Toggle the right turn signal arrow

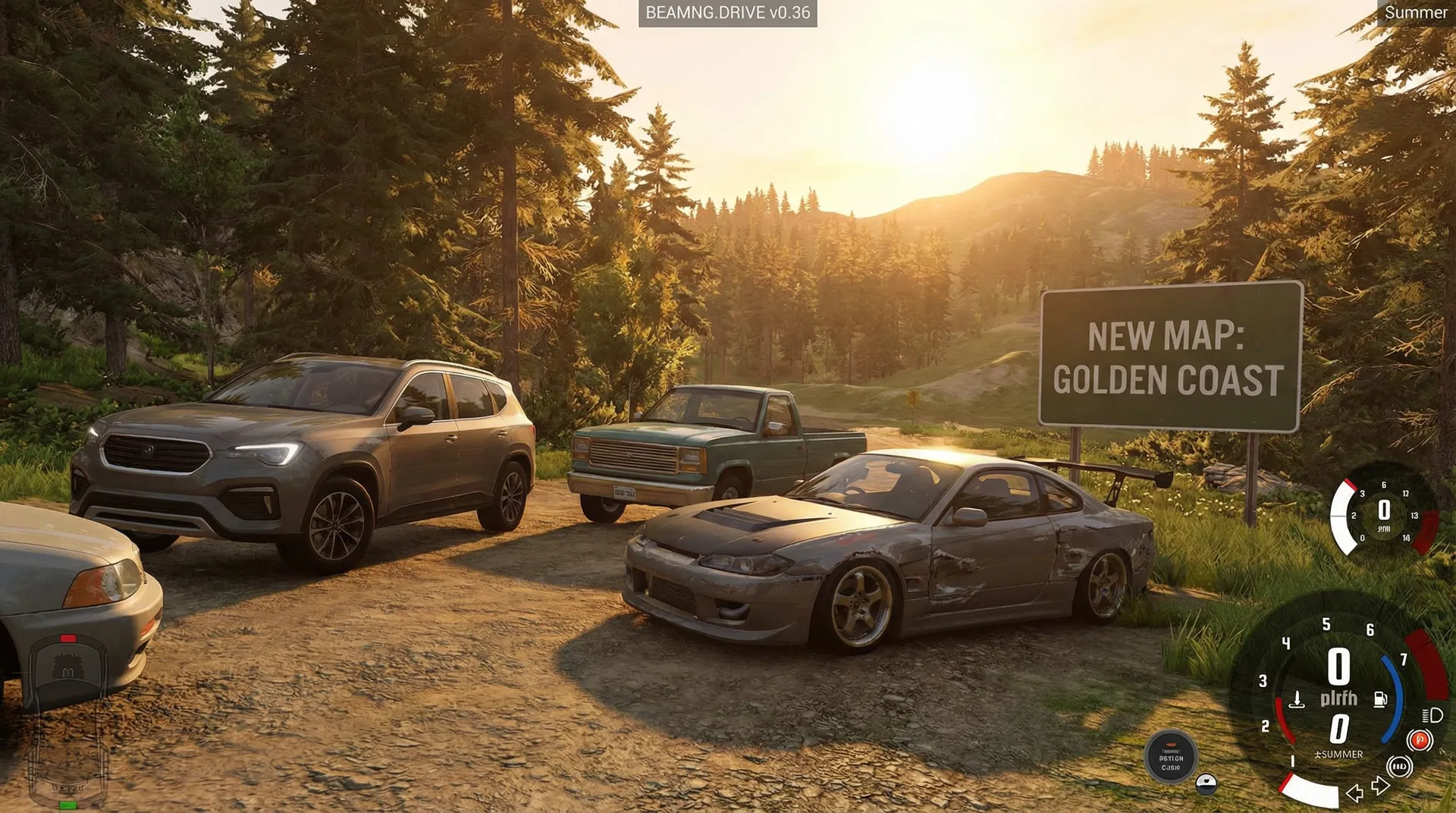point(1380,787)
